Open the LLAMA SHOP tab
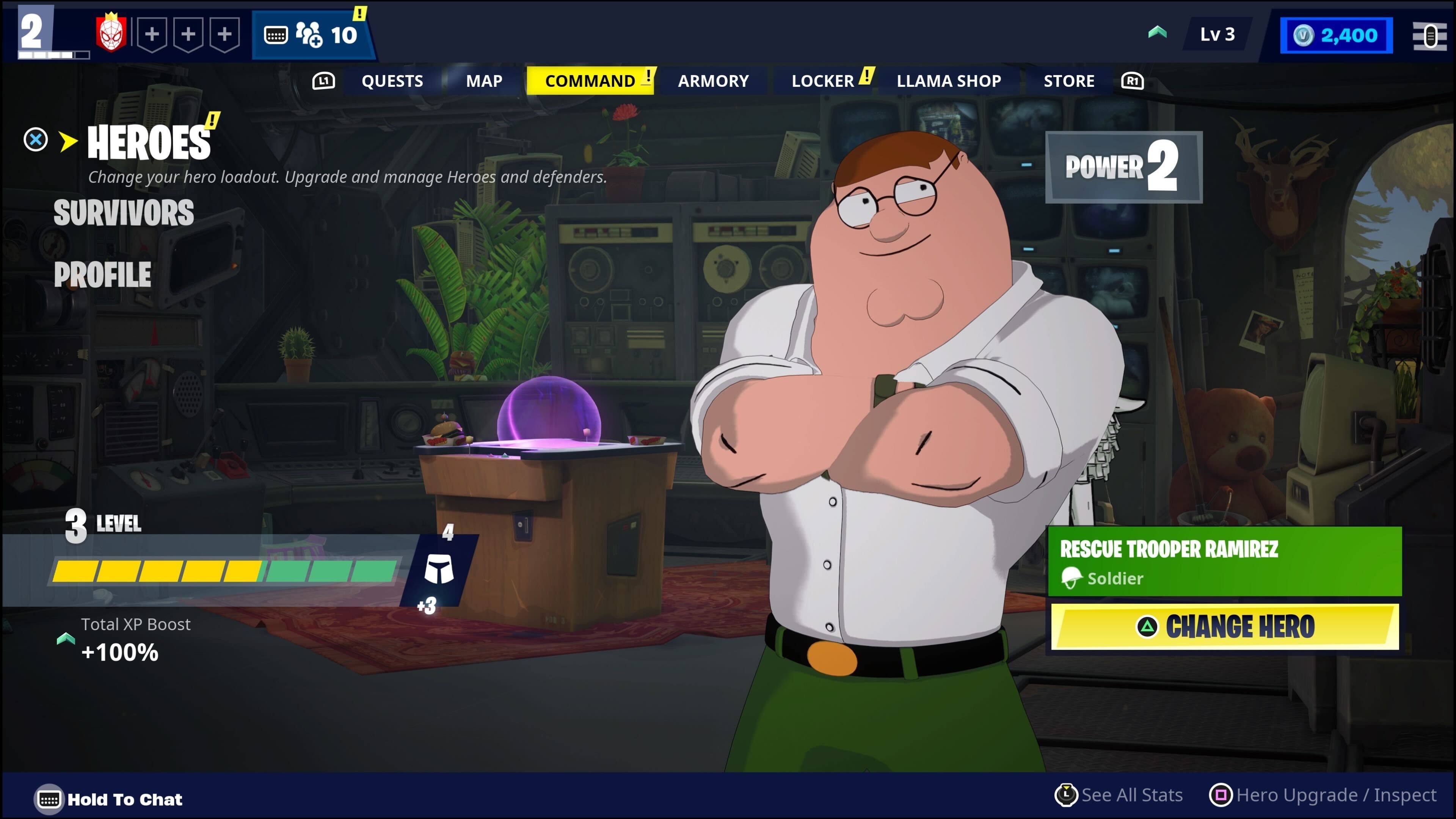The width and height of the screenshot is (1456, 819). coord(948,81)
